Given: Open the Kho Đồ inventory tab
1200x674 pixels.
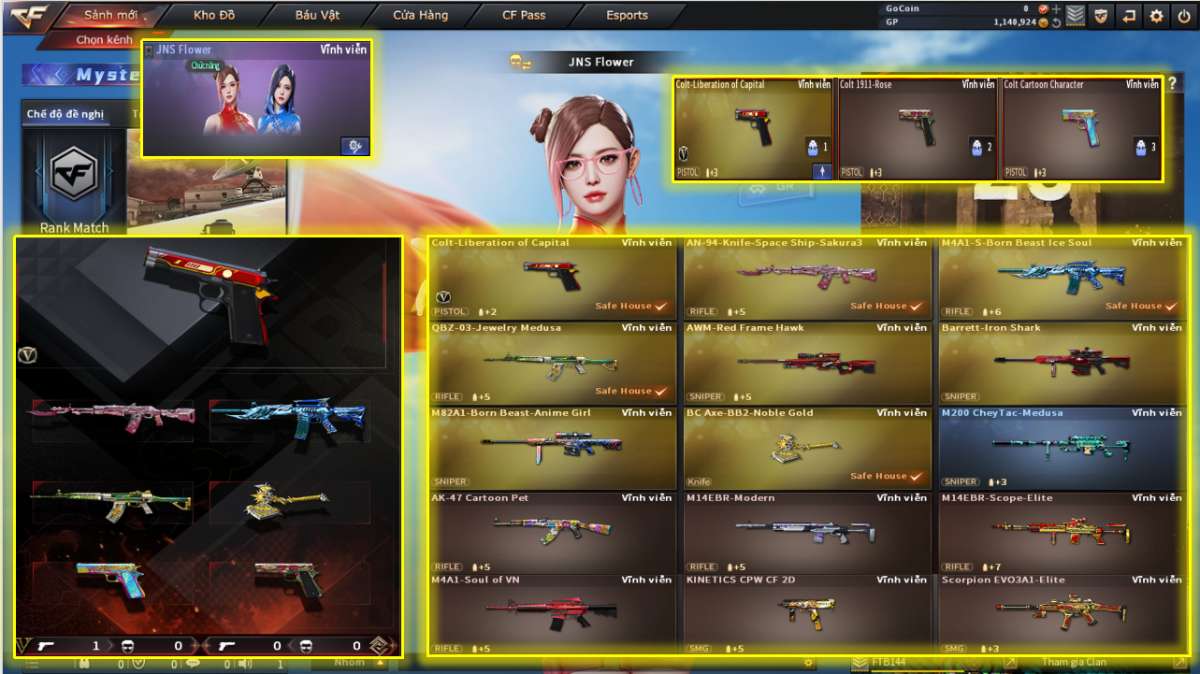Looking at the screenshot, I should [213, 15].
